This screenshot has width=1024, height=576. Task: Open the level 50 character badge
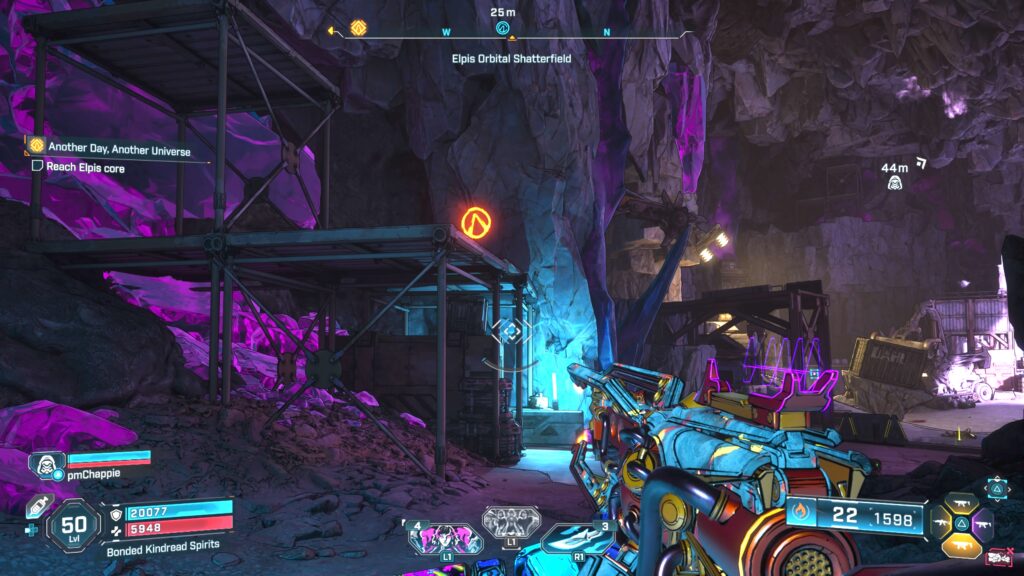click(74, 526)
